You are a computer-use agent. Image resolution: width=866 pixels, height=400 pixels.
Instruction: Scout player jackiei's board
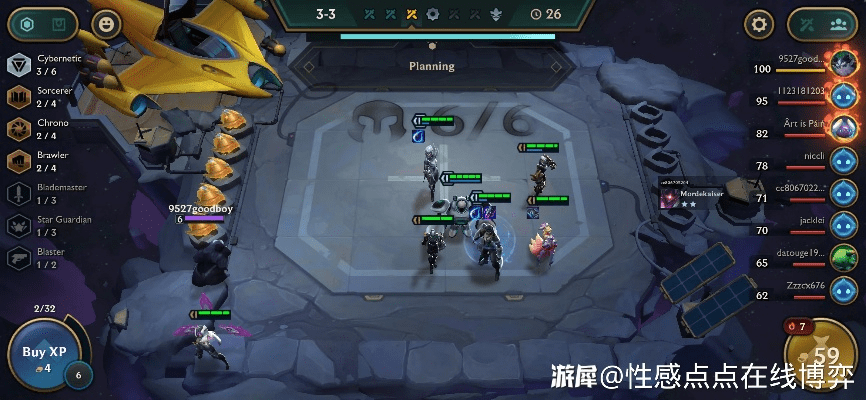click(843, 226)
